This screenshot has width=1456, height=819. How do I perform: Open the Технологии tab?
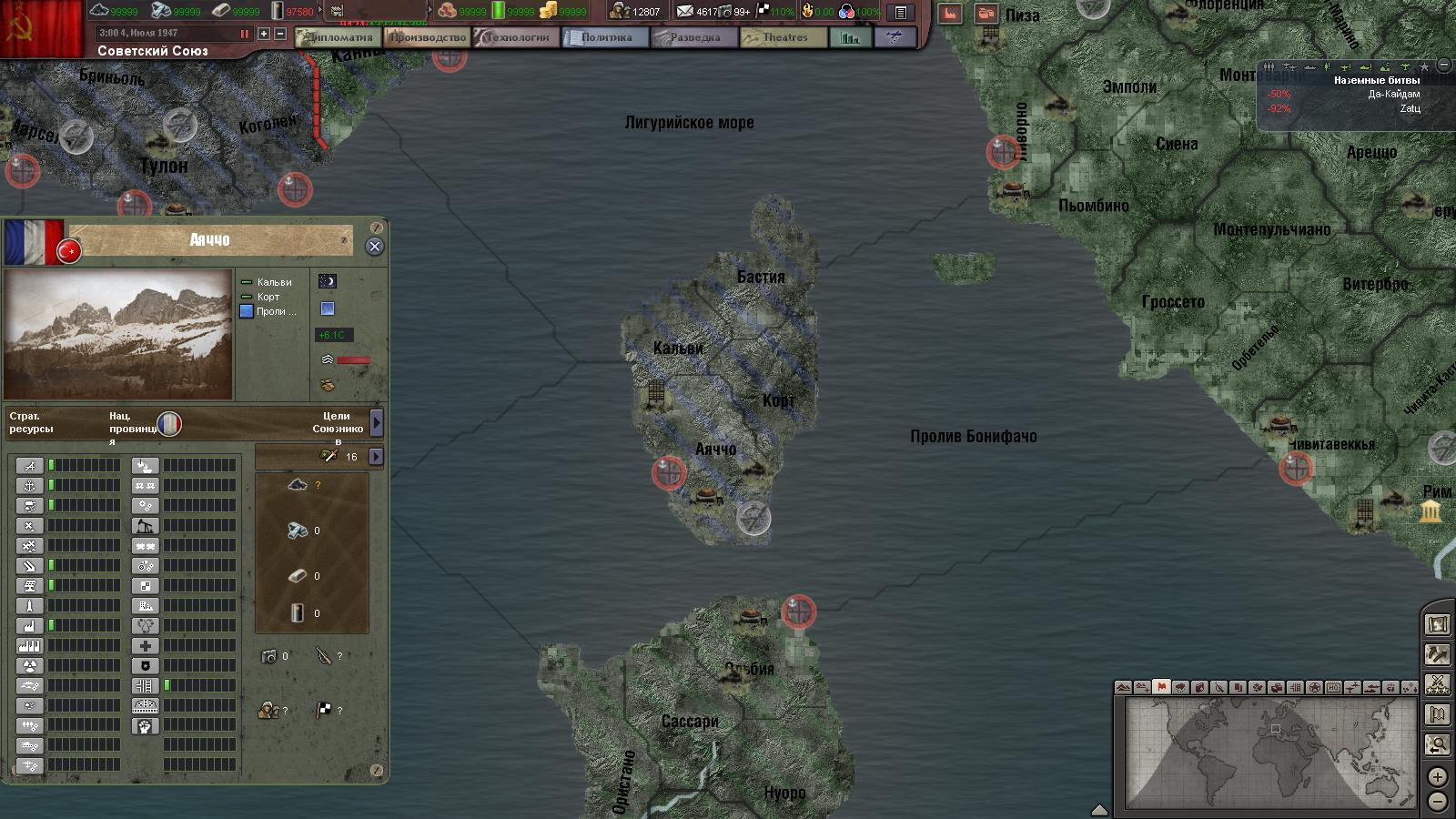(515, 37)
